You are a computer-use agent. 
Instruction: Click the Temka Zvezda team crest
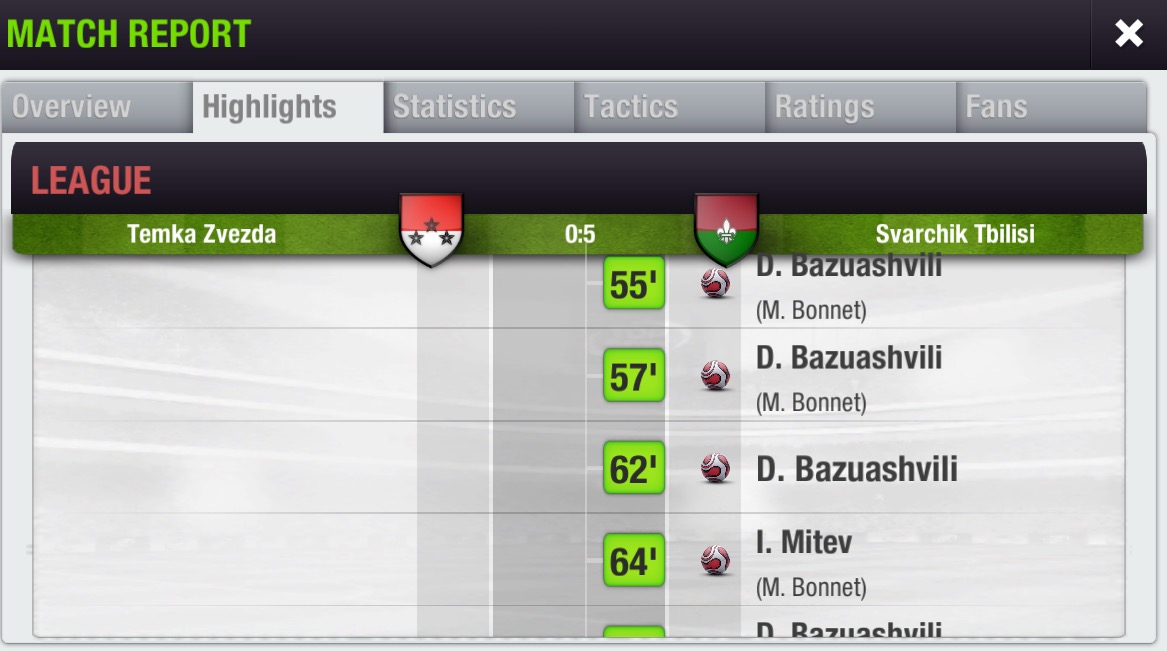431,230
